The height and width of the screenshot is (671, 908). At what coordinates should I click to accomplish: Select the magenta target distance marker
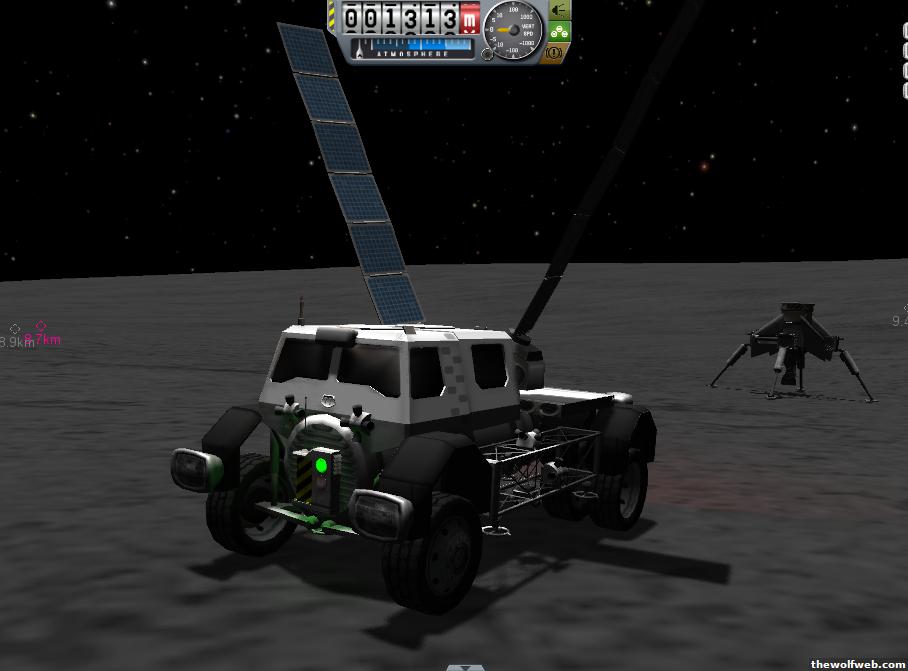41,325
